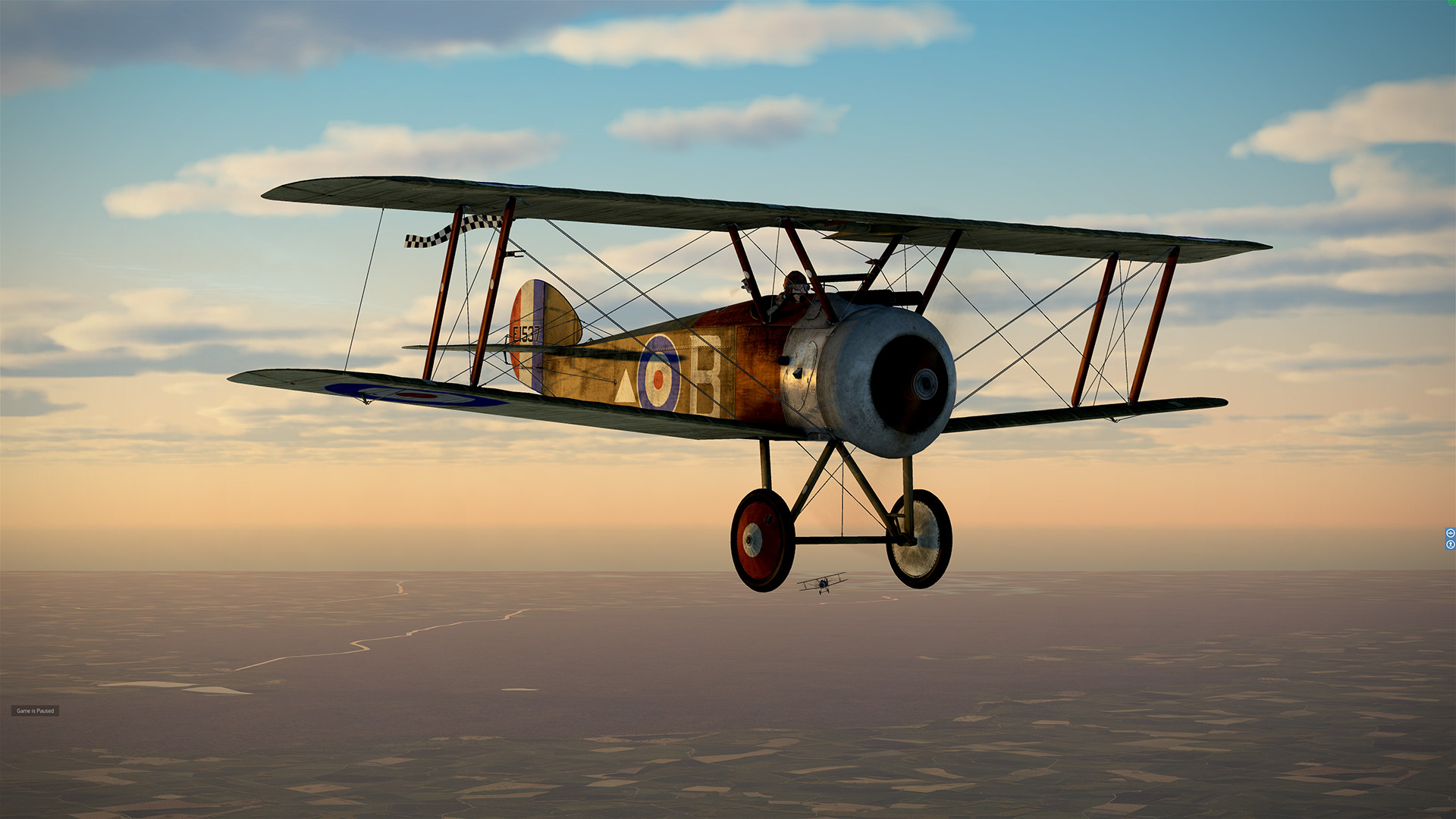Image resolution: width=1456 pixels, height=819 pixels.
Task: Click the green FPS counter top right
Action: 1450,3
